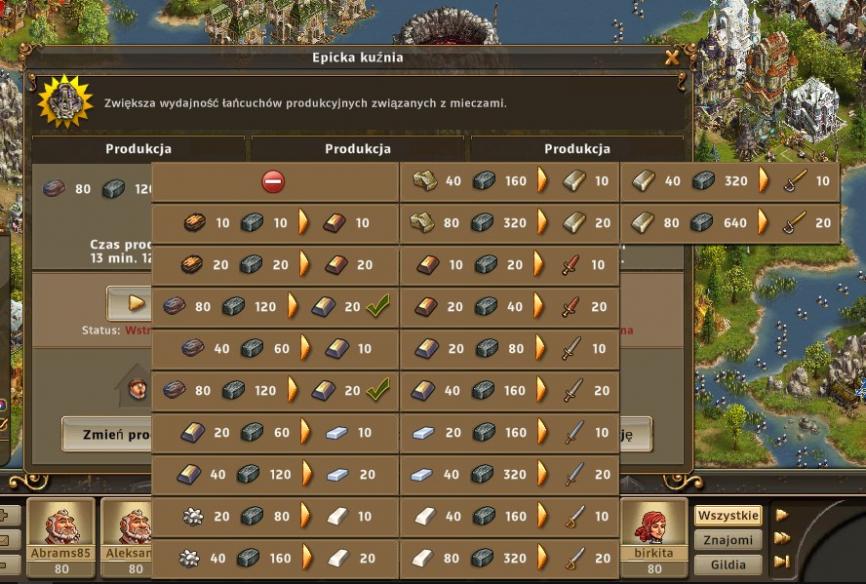Pick the iron recipe costing 60 coal

coord(274,348)
